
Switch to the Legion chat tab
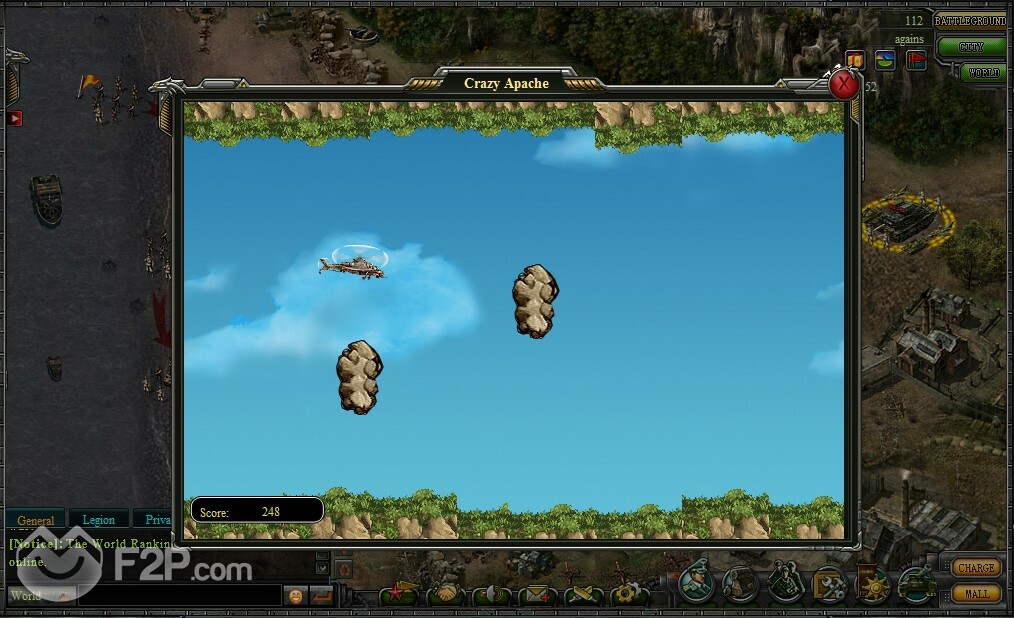tap(98, 520)
